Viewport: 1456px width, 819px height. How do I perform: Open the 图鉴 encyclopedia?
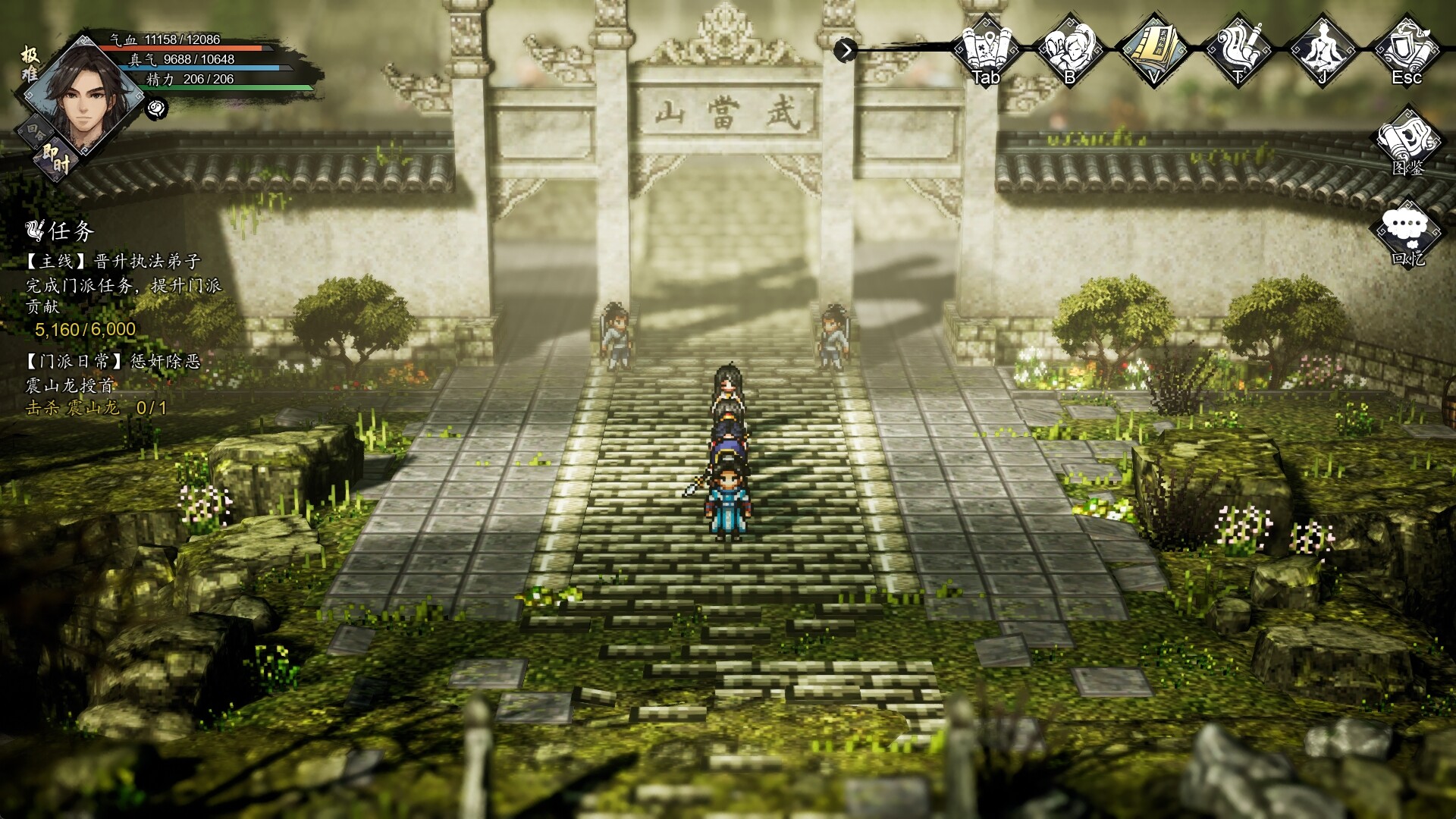click(1408, 144)
